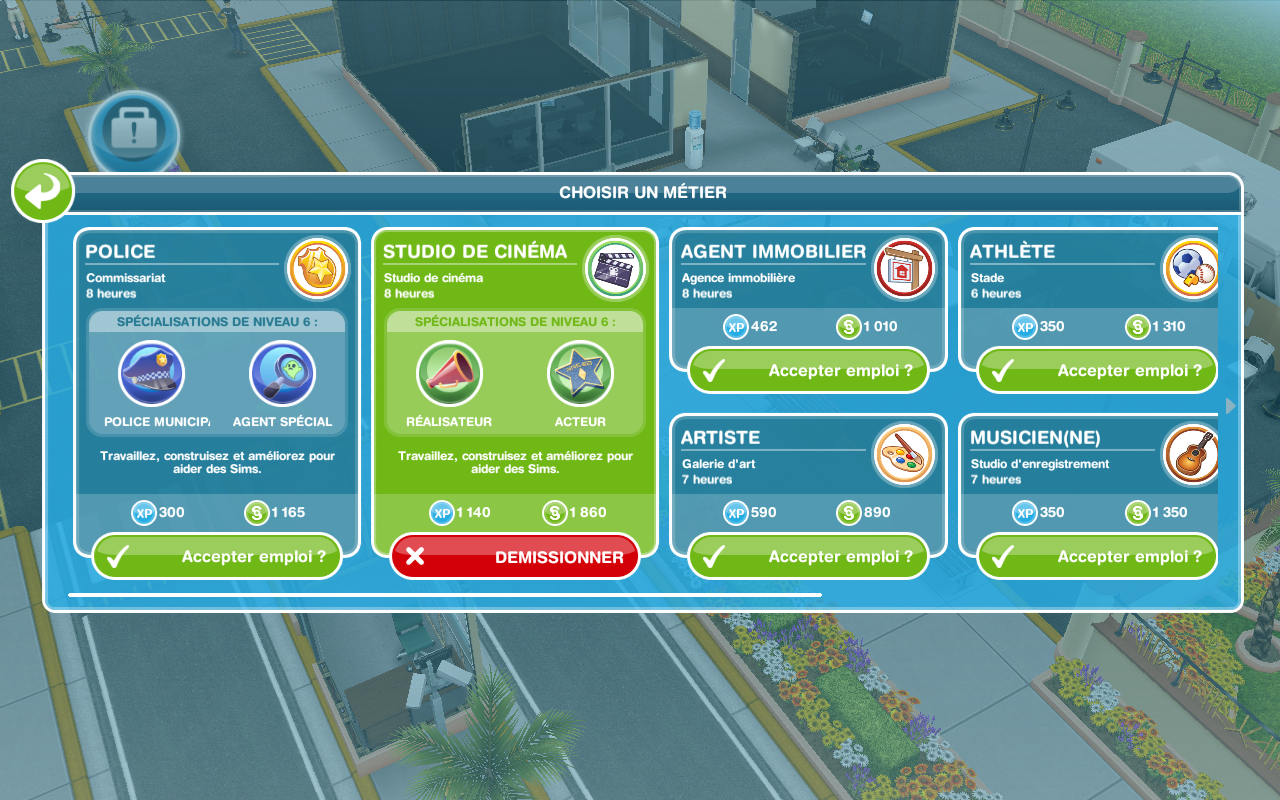Select the Agent Immobilier house sign icon

point(903,269)
